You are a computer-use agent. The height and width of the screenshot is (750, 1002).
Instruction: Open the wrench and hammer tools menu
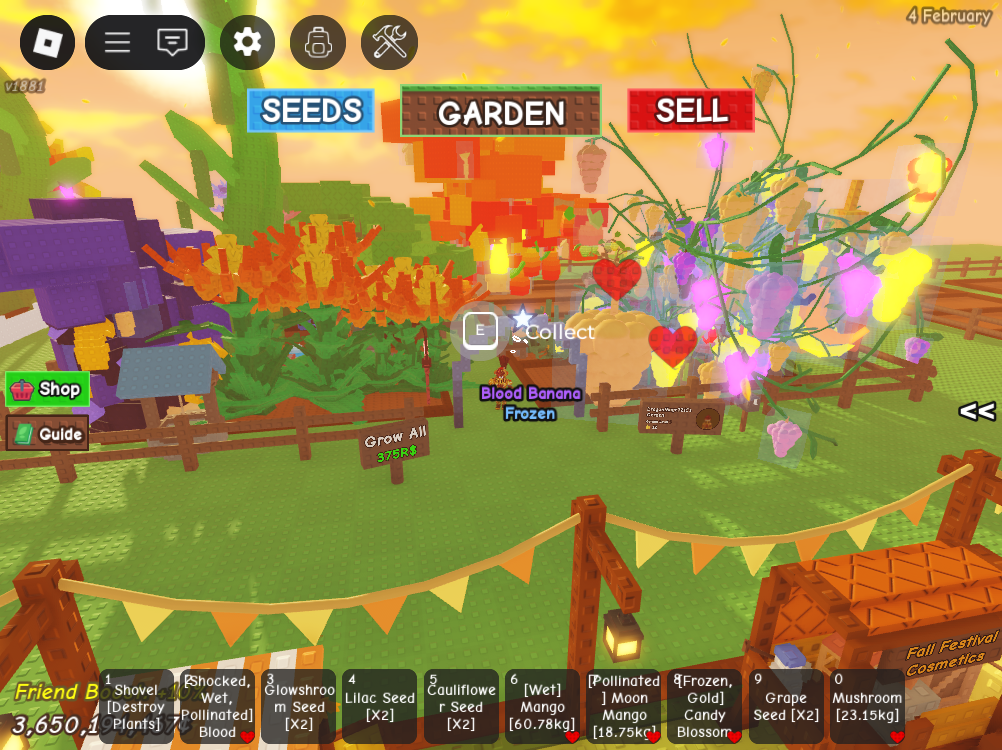[389, 42]
